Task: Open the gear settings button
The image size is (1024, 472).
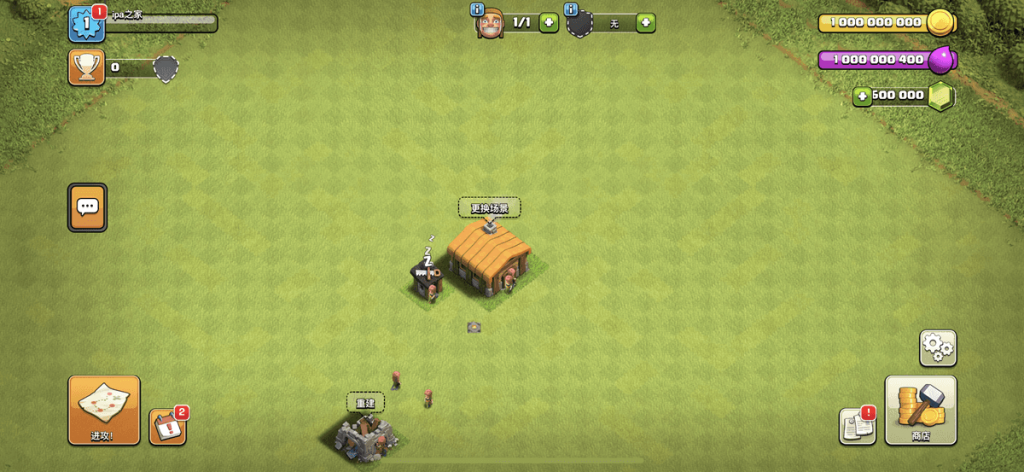Action: pos(937,347)
